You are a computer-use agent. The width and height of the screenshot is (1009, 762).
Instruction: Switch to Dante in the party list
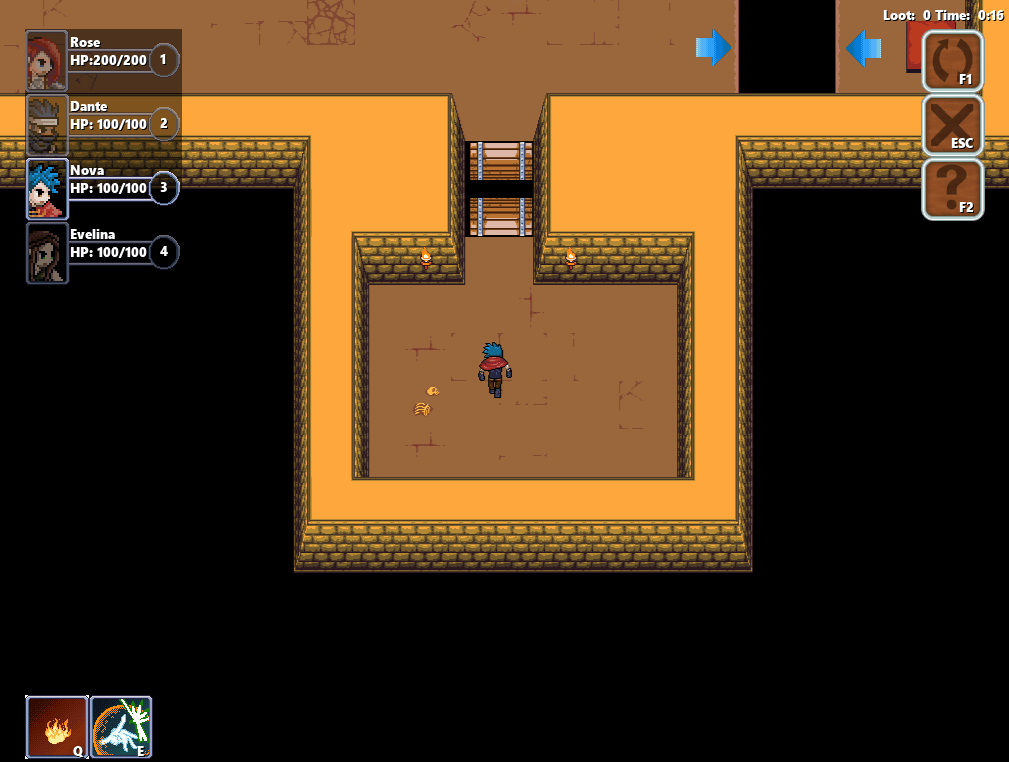point(47,124)
